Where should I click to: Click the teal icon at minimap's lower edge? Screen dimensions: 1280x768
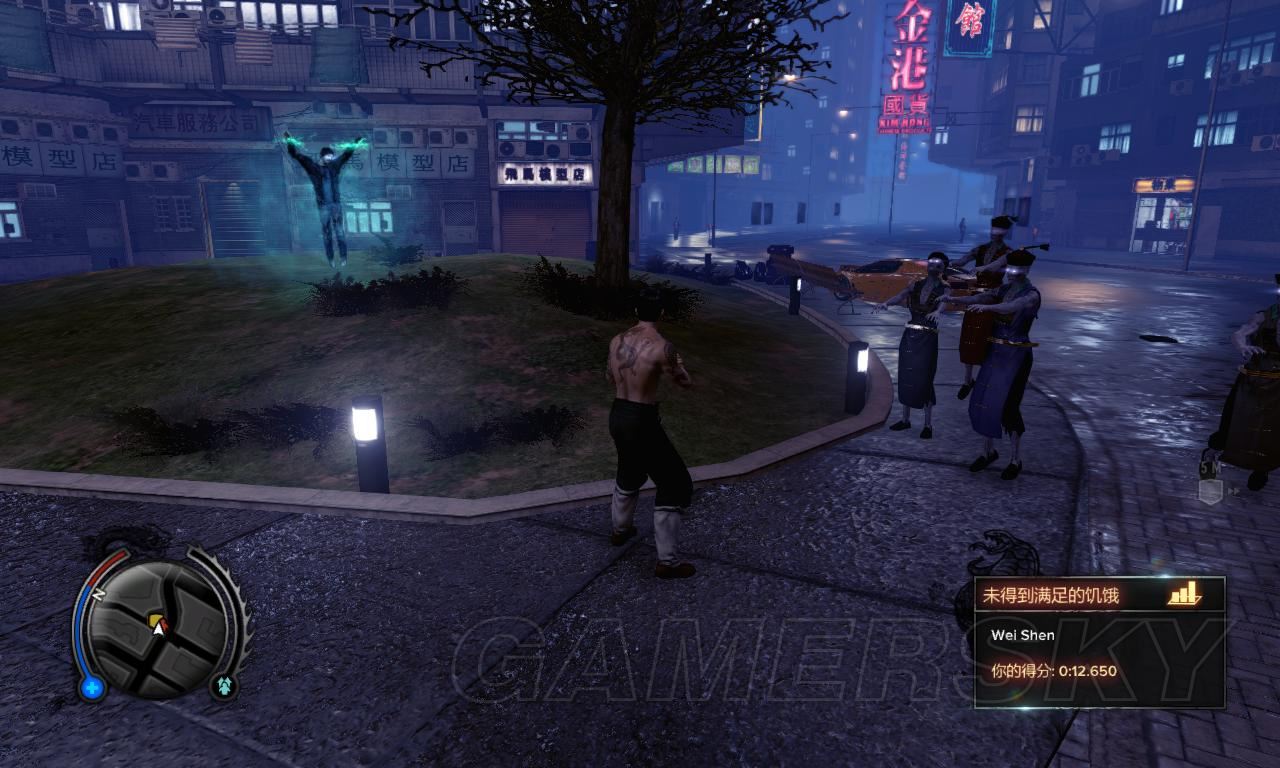click(x=223, y=685)
